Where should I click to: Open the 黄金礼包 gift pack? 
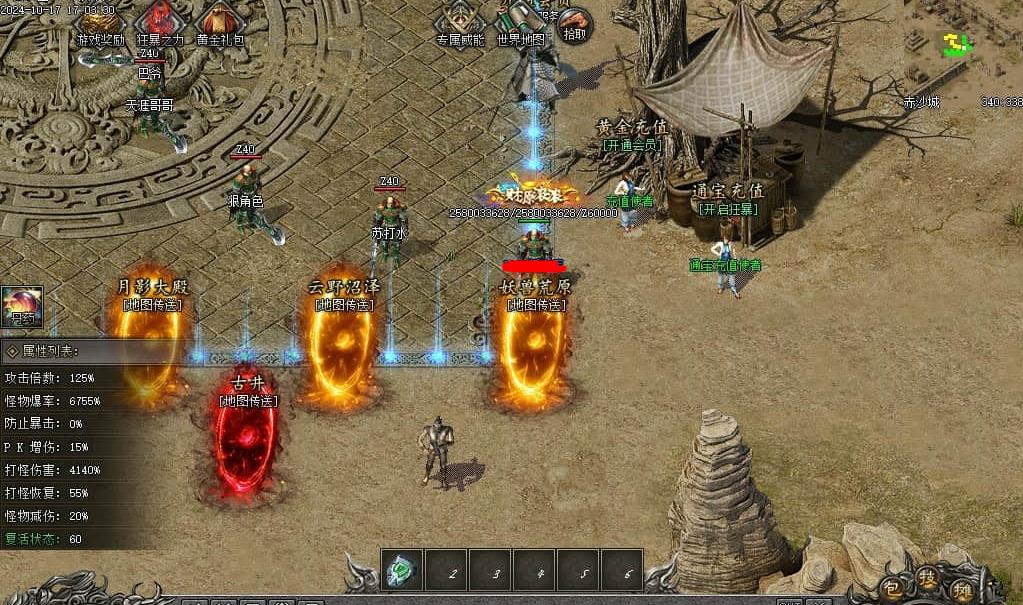point(219,21)
